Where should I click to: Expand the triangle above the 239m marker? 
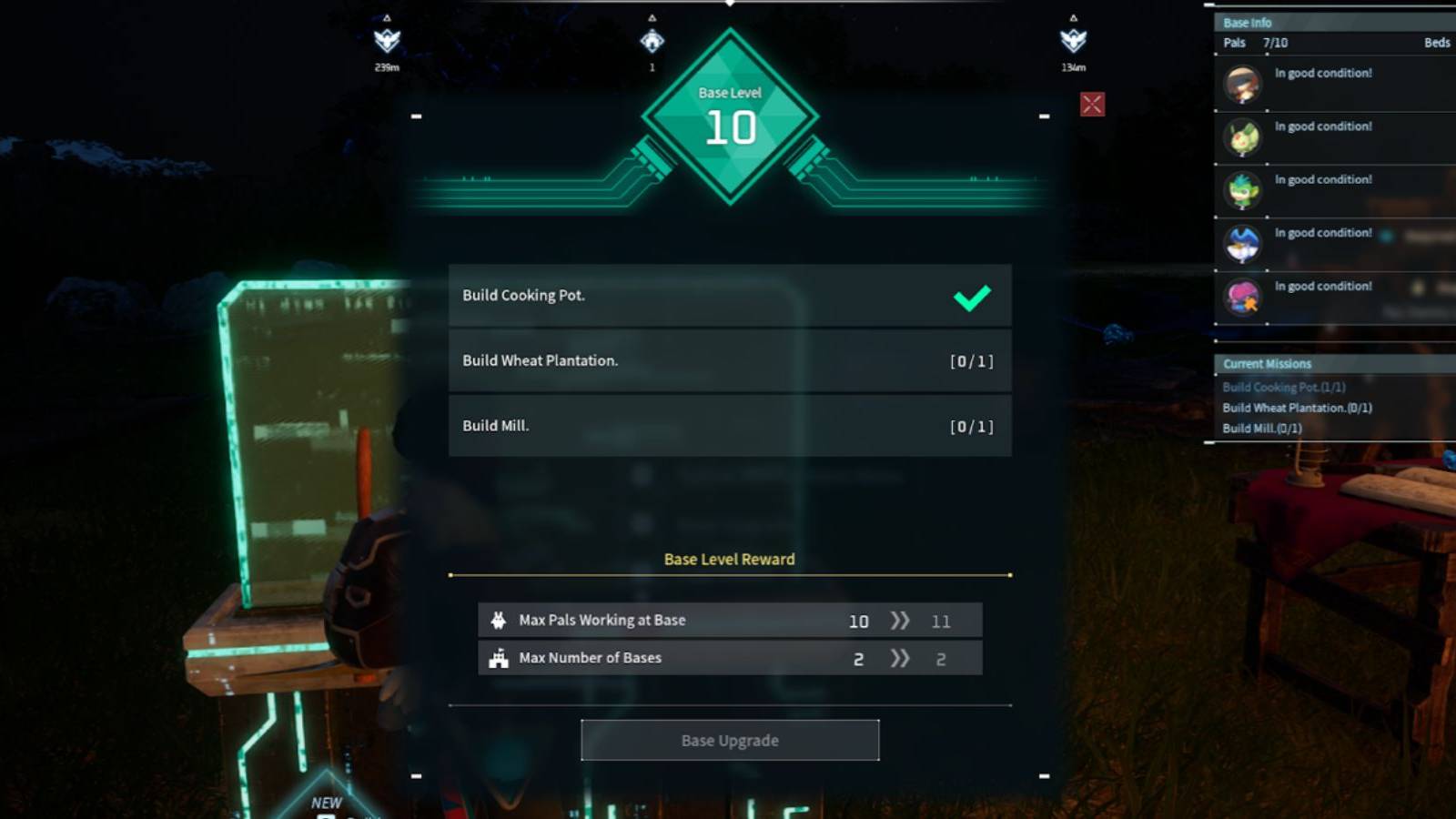pyautogui.click(x=389, y=15)
